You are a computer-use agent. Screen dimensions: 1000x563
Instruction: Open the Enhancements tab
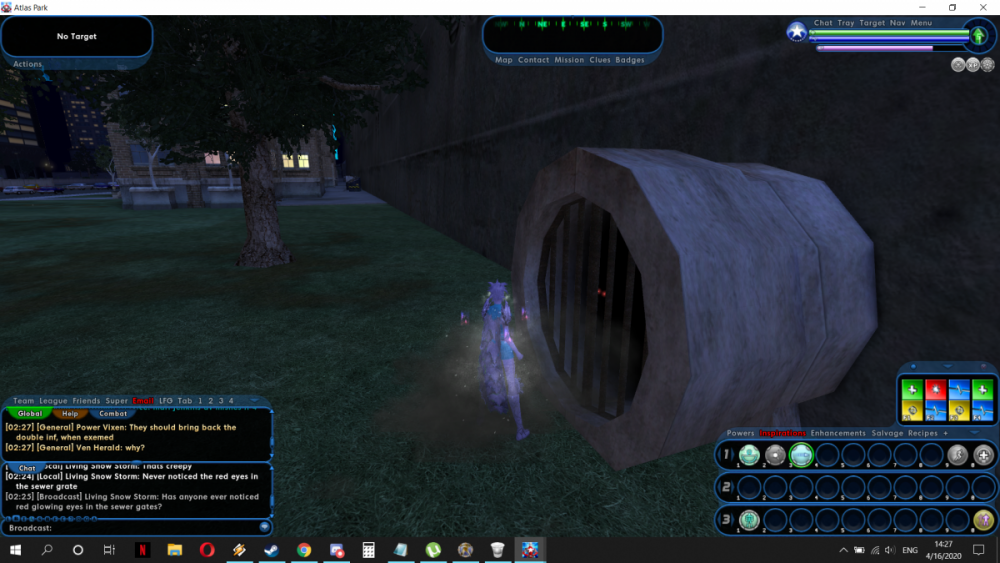coord(838,433)
